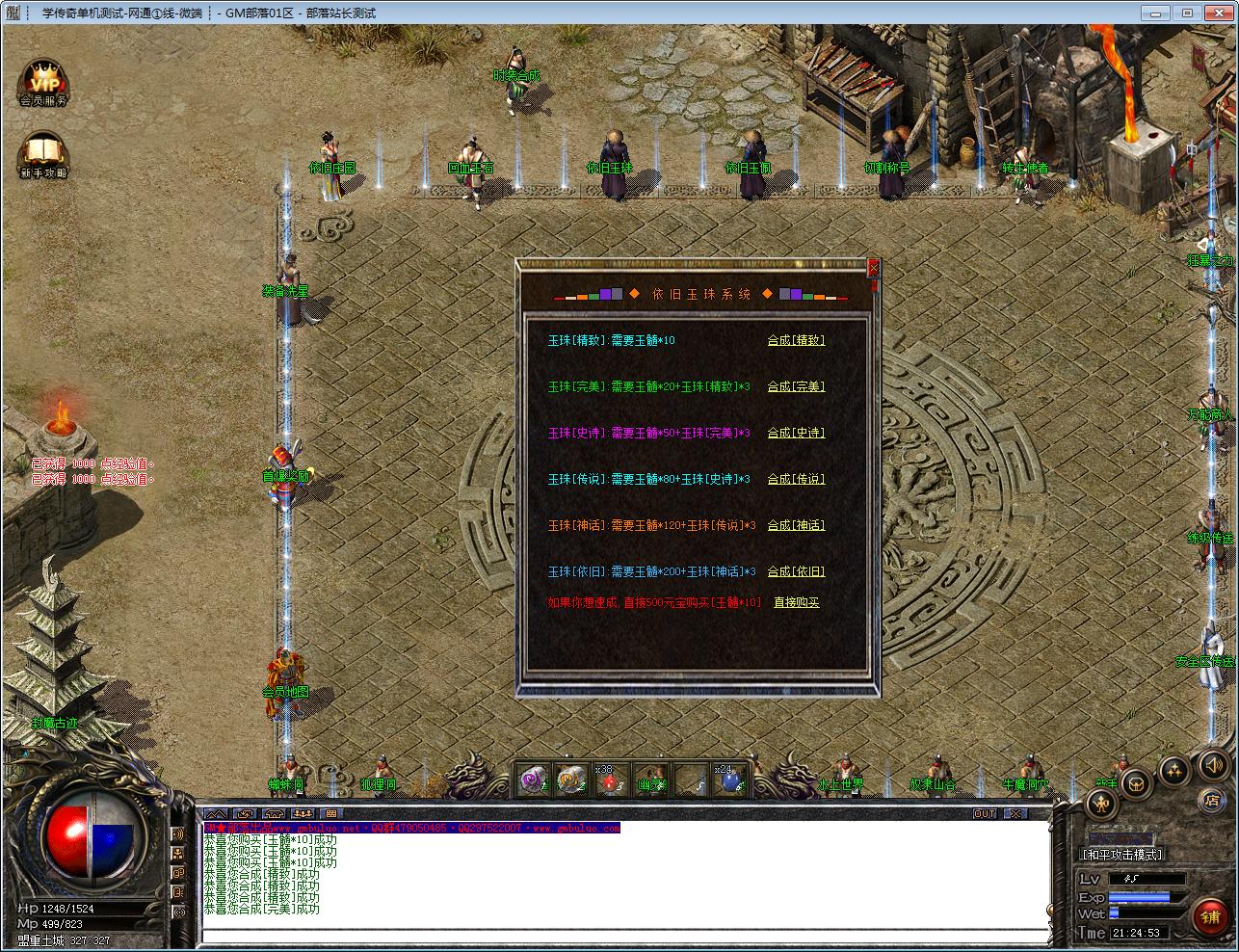Click the chat box OUT button

pos(985,814)
